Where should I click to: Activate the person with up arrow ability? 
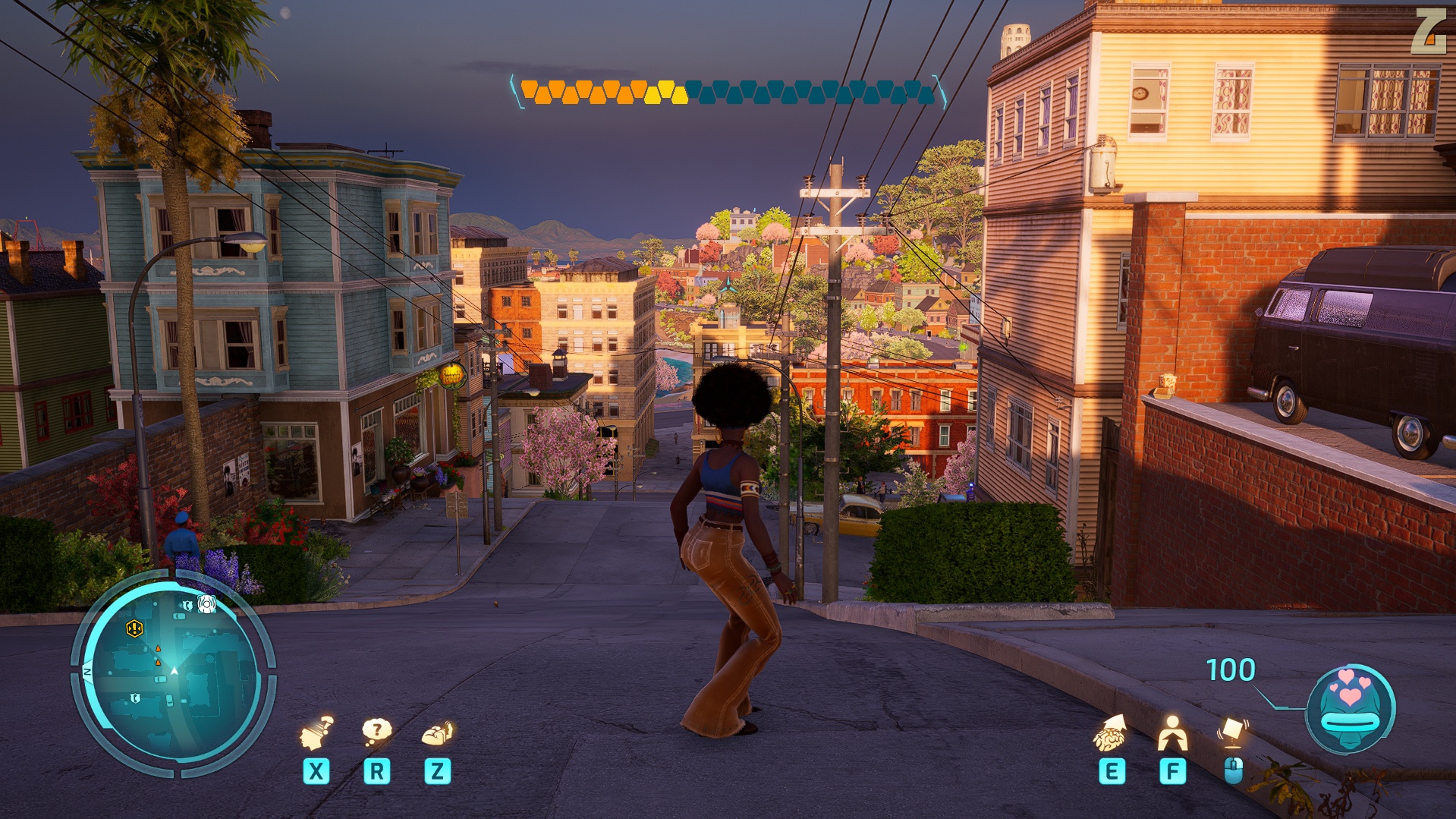point(1172,734)
